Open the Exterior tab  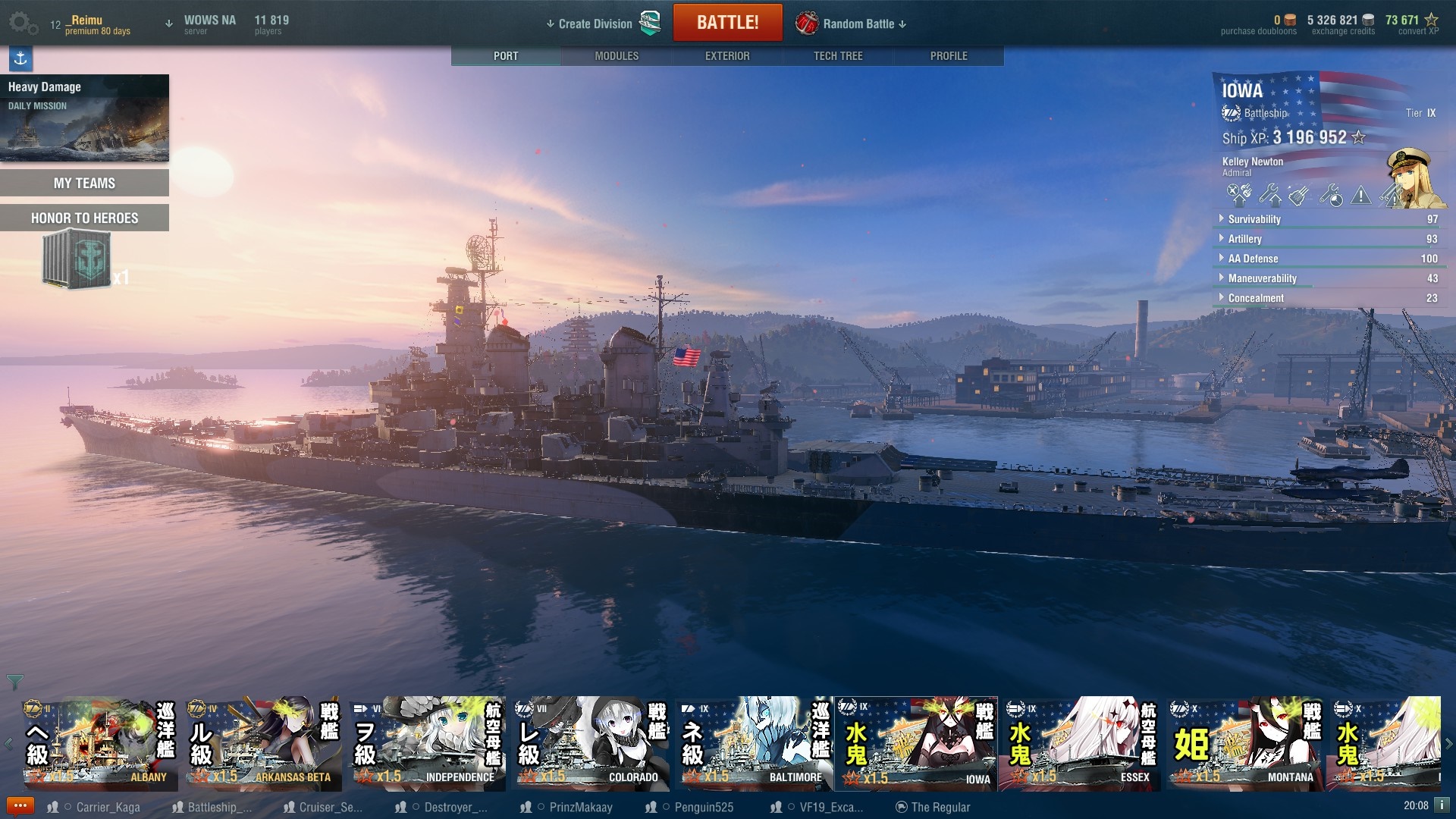tap(727, 56)
